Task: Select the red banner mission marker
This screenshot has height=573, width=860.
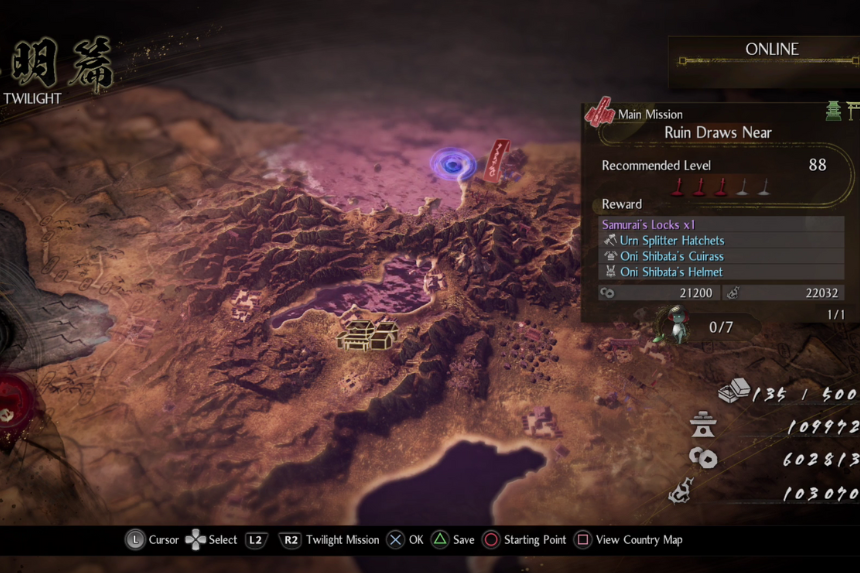Action: coord(497,161)
